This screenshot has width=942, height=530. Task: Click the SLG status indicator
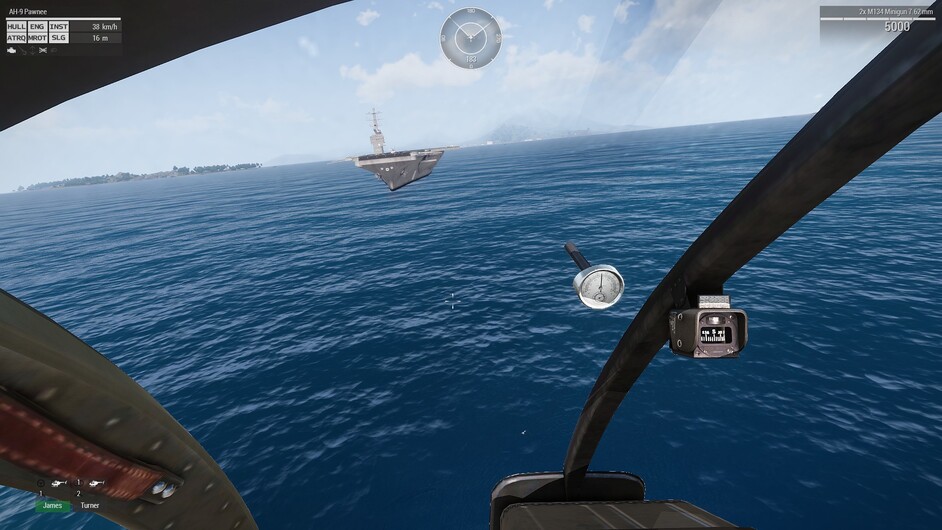click(58, 38)
